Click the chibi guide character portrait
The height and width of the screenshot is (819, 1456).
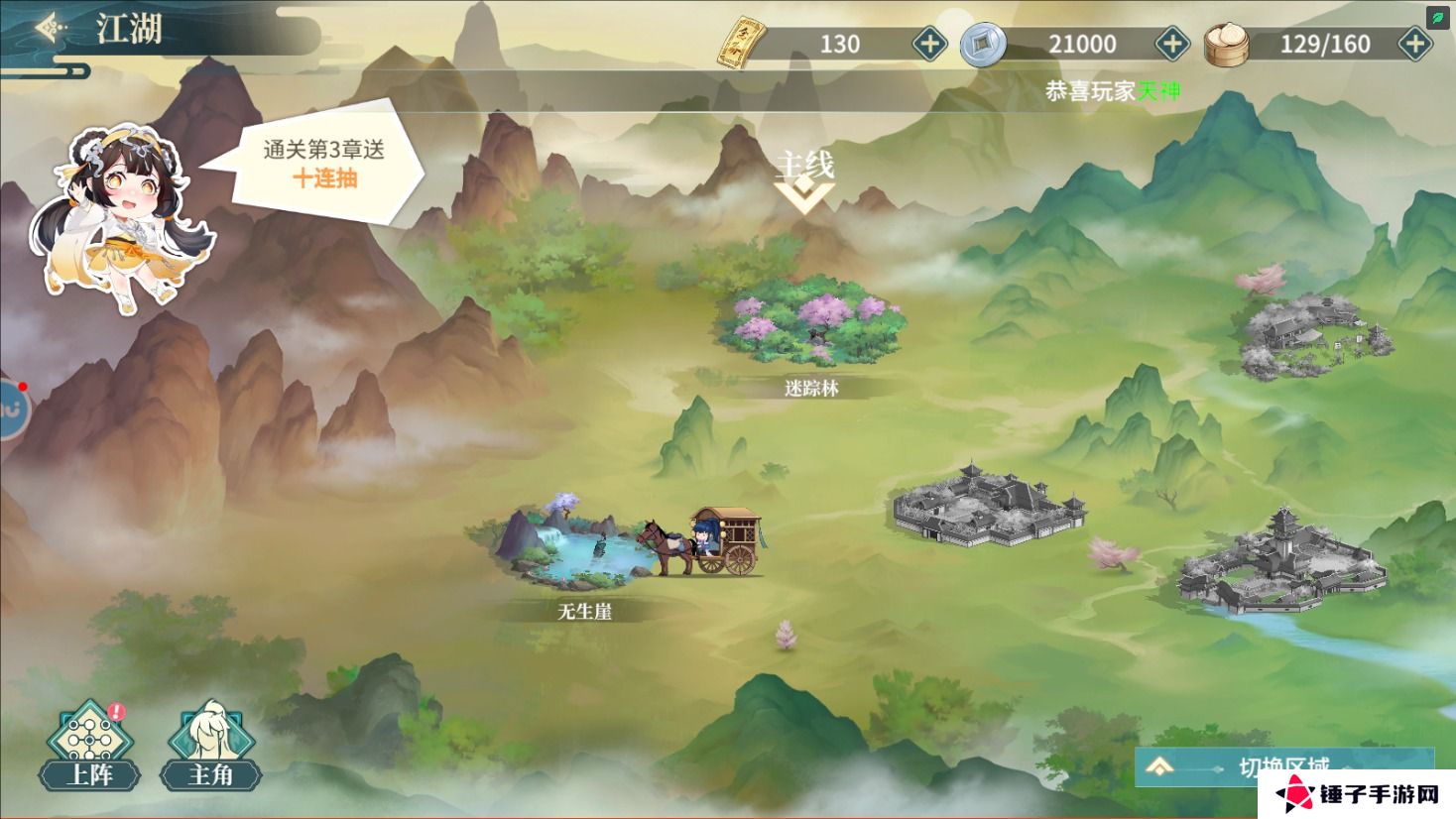click(124, 213)
